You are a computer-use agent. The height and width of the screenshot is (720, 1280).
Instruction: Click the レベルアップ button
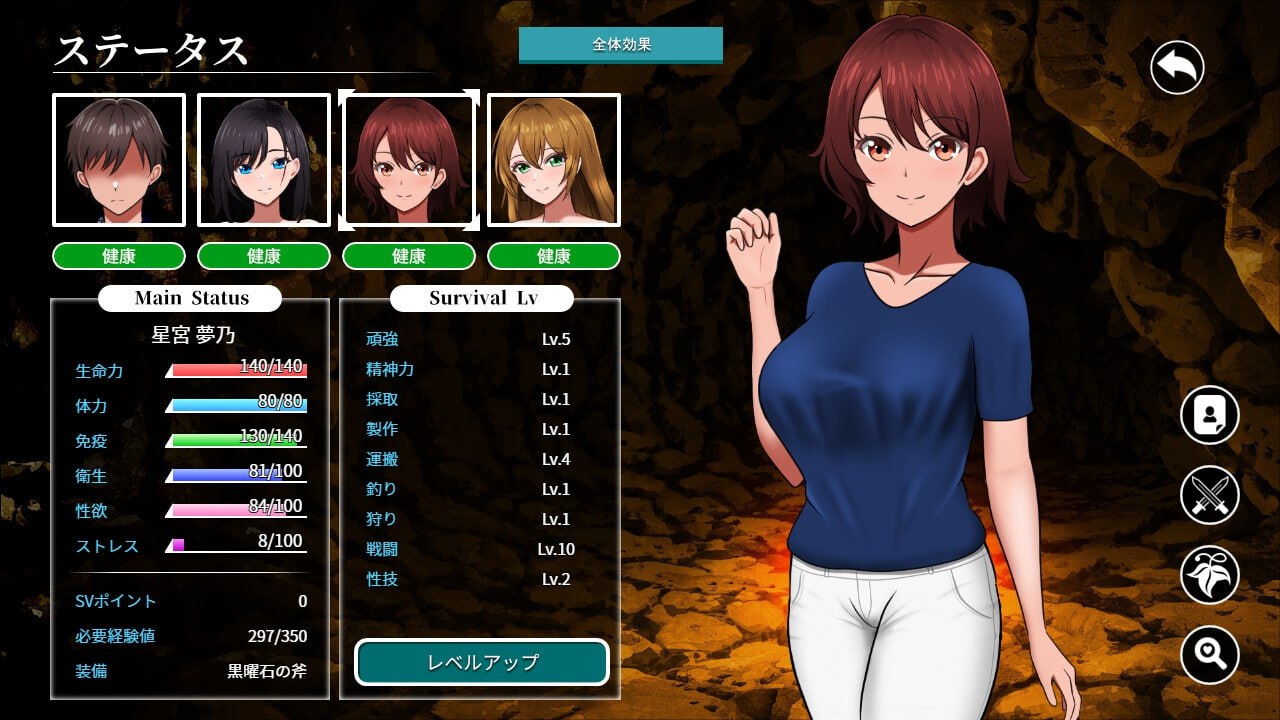click(482, 662)
